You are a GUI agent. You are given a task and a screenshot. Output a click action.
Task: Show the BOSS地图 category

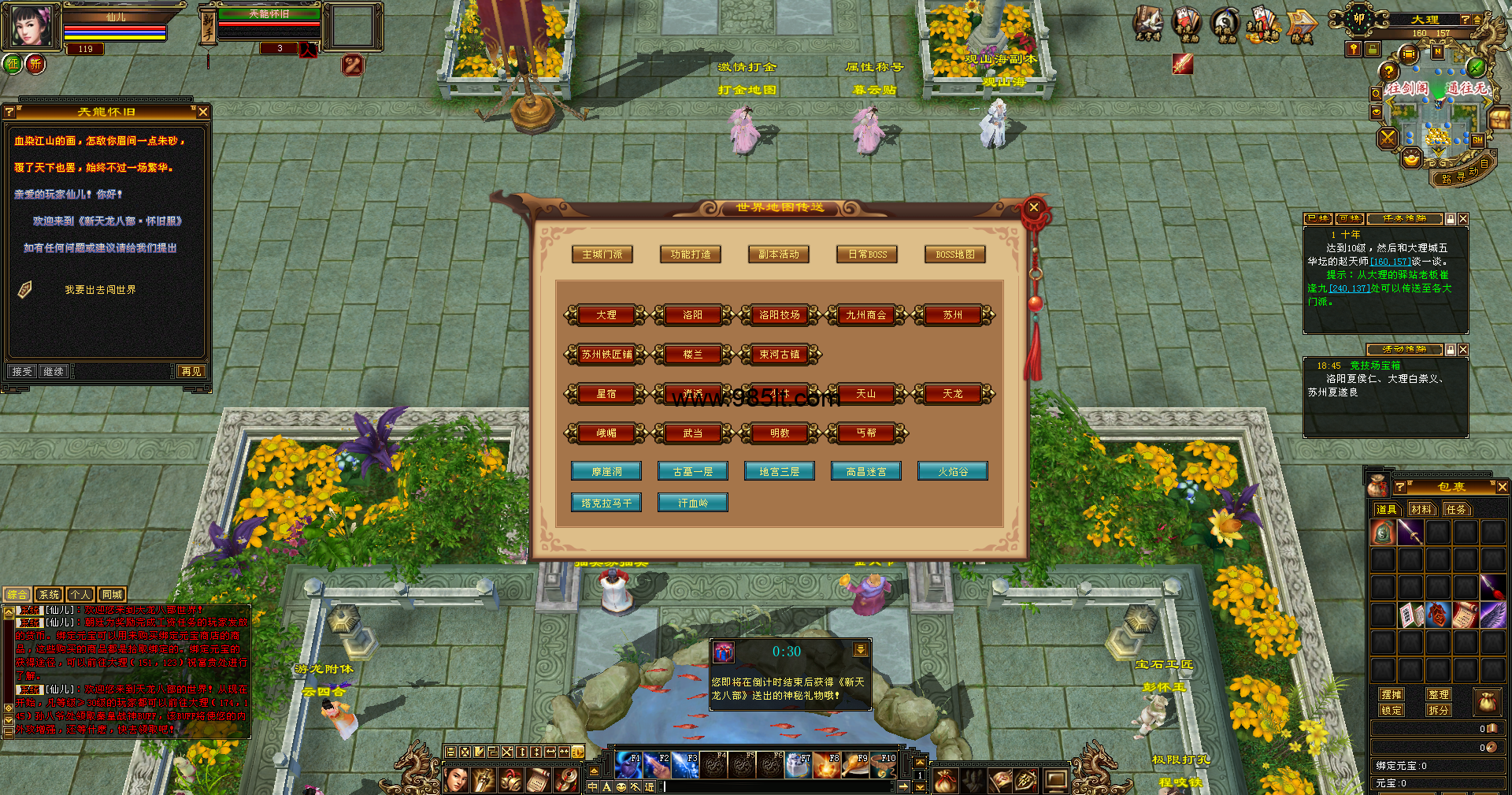tap(954, 254)
